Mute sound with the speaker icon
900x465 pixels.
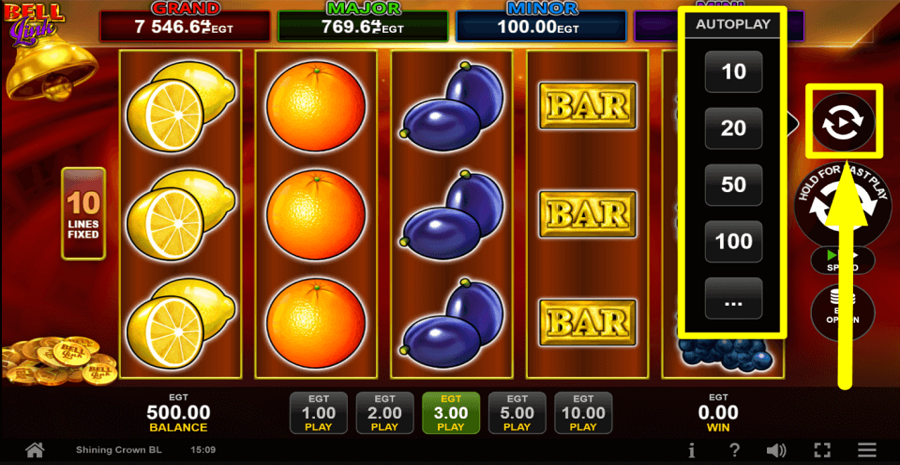(x=776, y=450)
